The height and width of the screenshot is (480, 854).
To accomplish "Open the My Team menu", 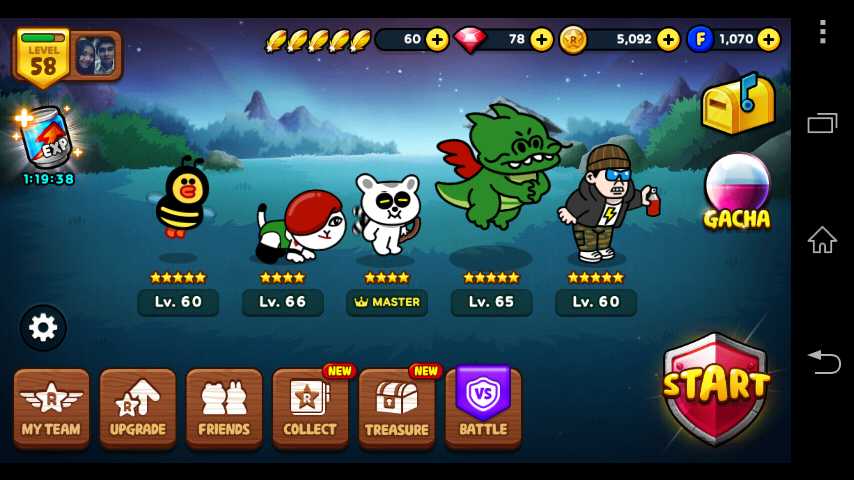I will 51,407.
